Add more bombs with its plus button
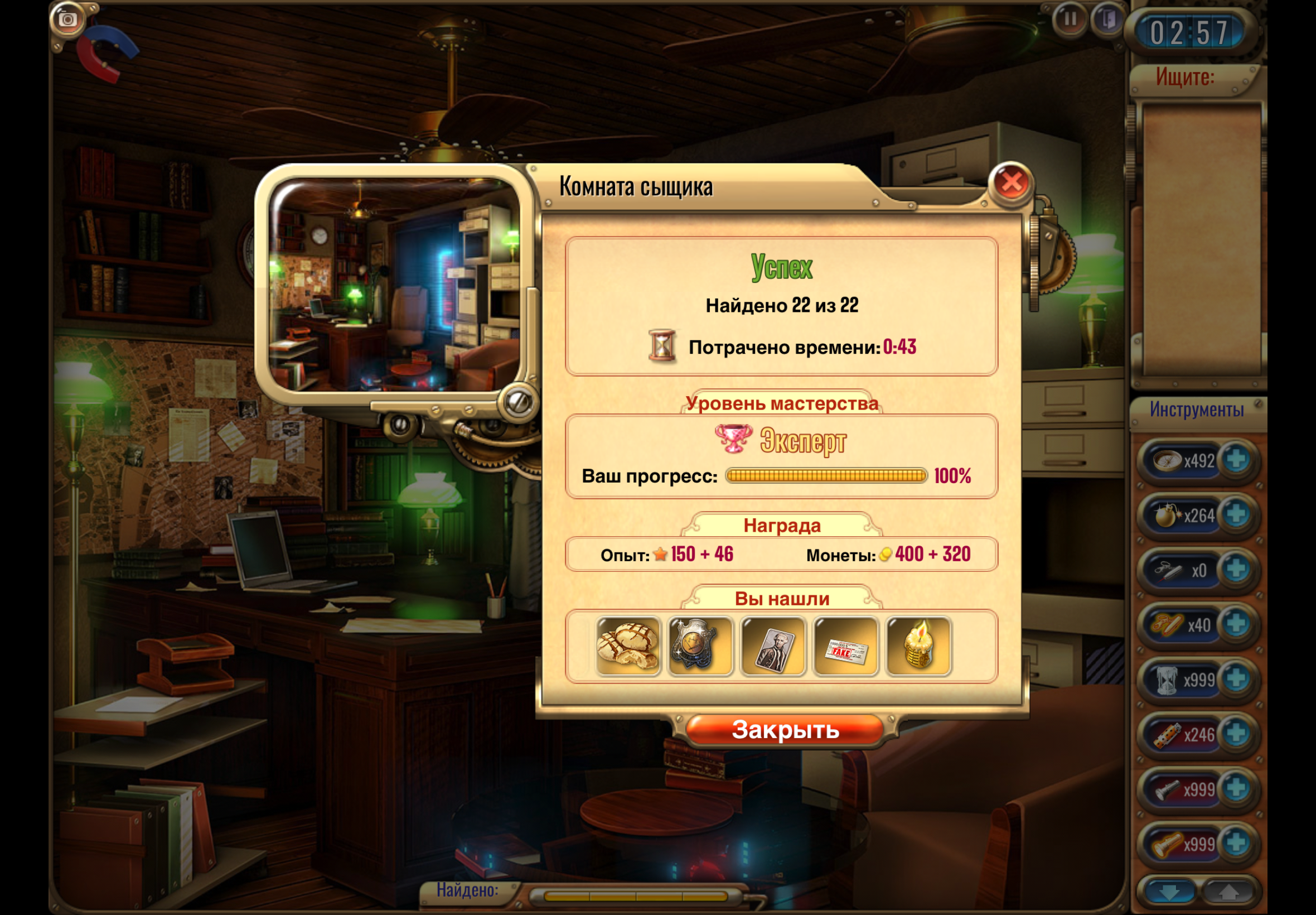 [1236, 514]
